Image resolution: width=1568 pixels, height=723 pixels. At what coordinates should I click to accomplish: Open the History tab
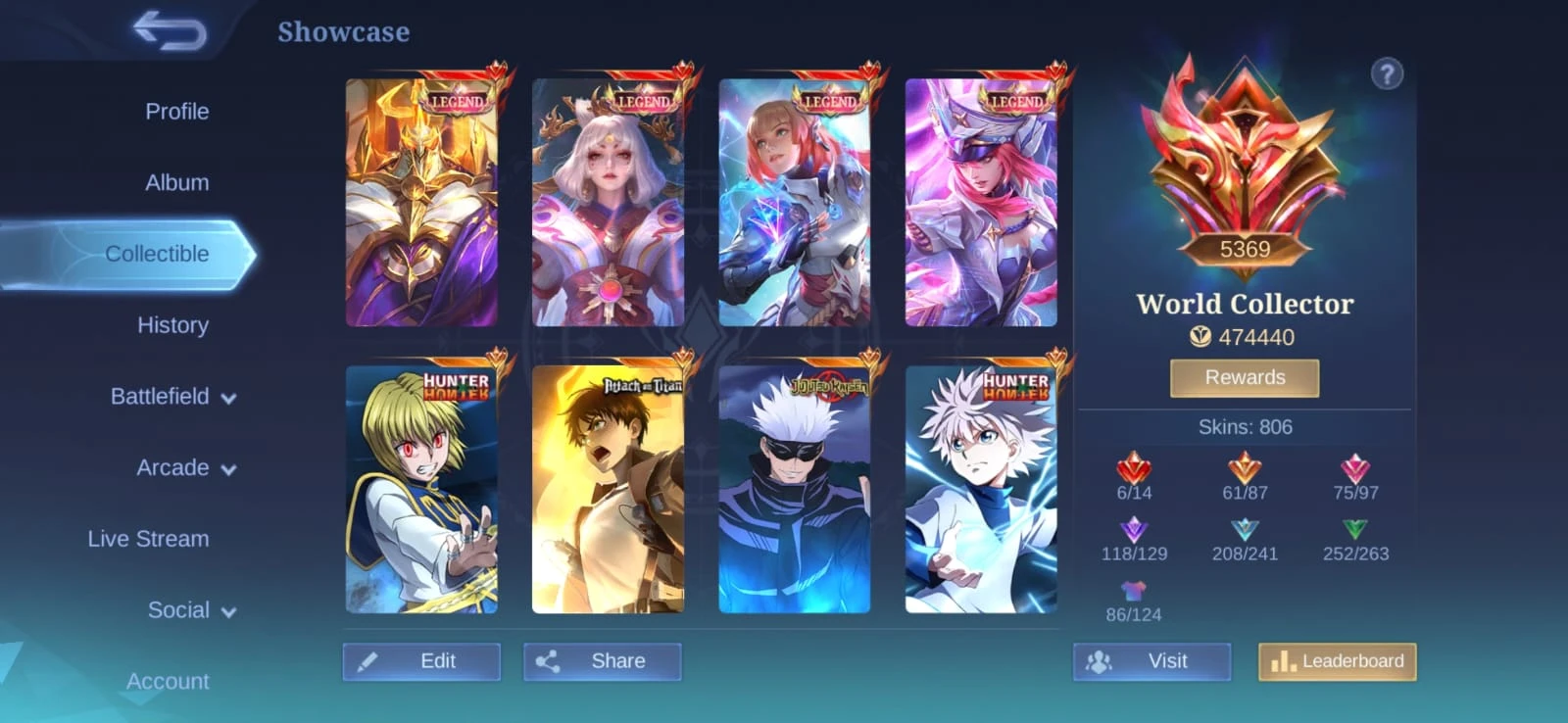click(x=172, y=325)
